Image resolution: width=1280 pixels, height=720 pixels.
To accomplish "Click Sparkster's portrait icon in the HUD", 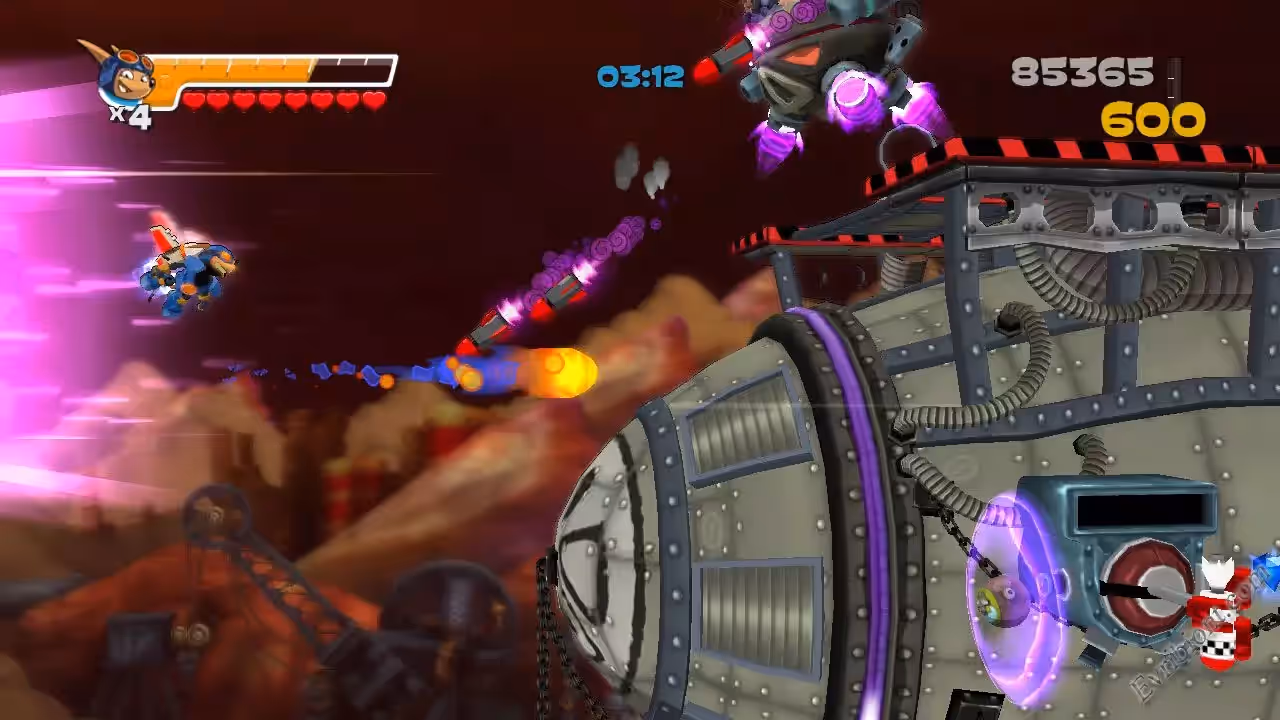I will pos(122,76).
